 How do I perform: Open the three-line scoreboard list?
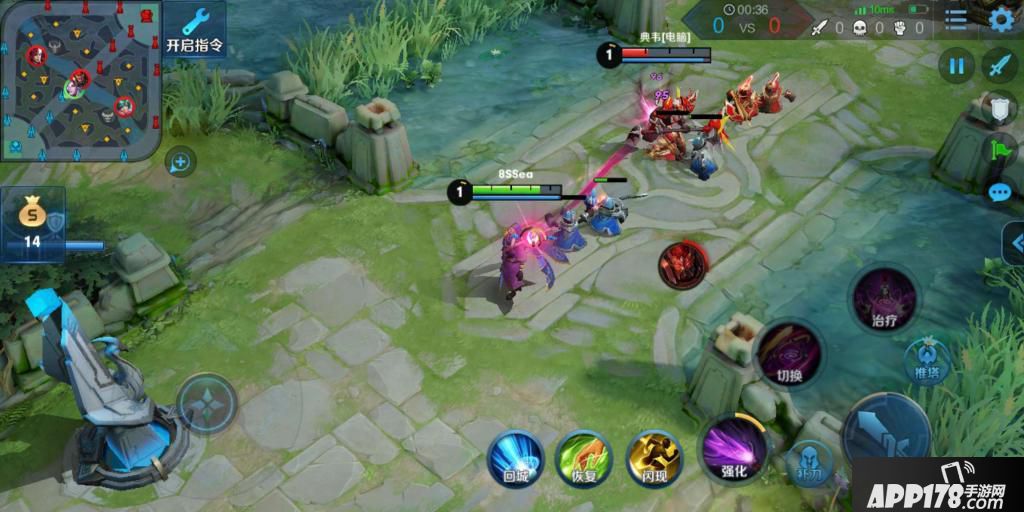[x=957, y=19]
